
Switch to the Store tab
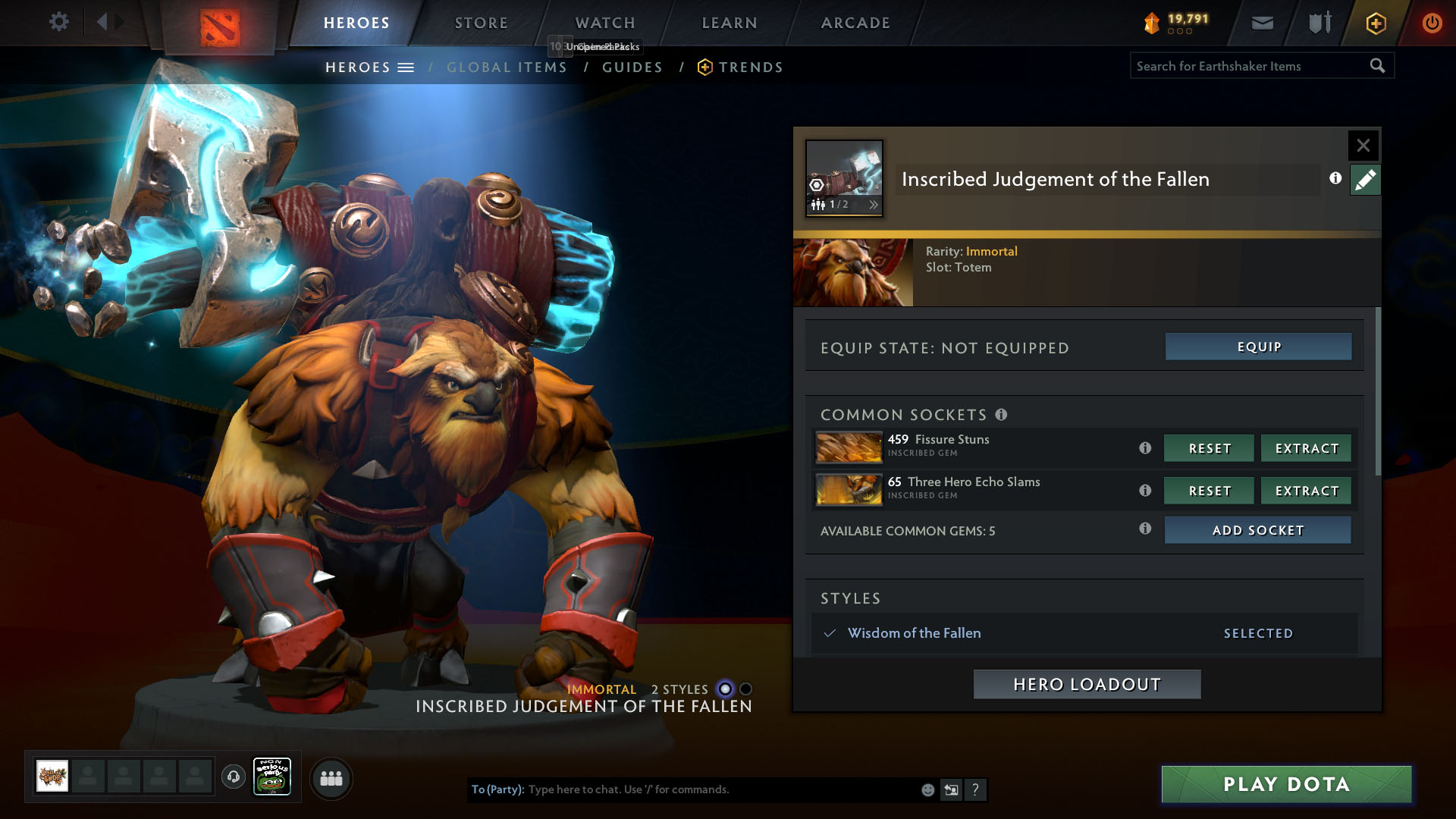pyautogui.click(x=481, y=23)
